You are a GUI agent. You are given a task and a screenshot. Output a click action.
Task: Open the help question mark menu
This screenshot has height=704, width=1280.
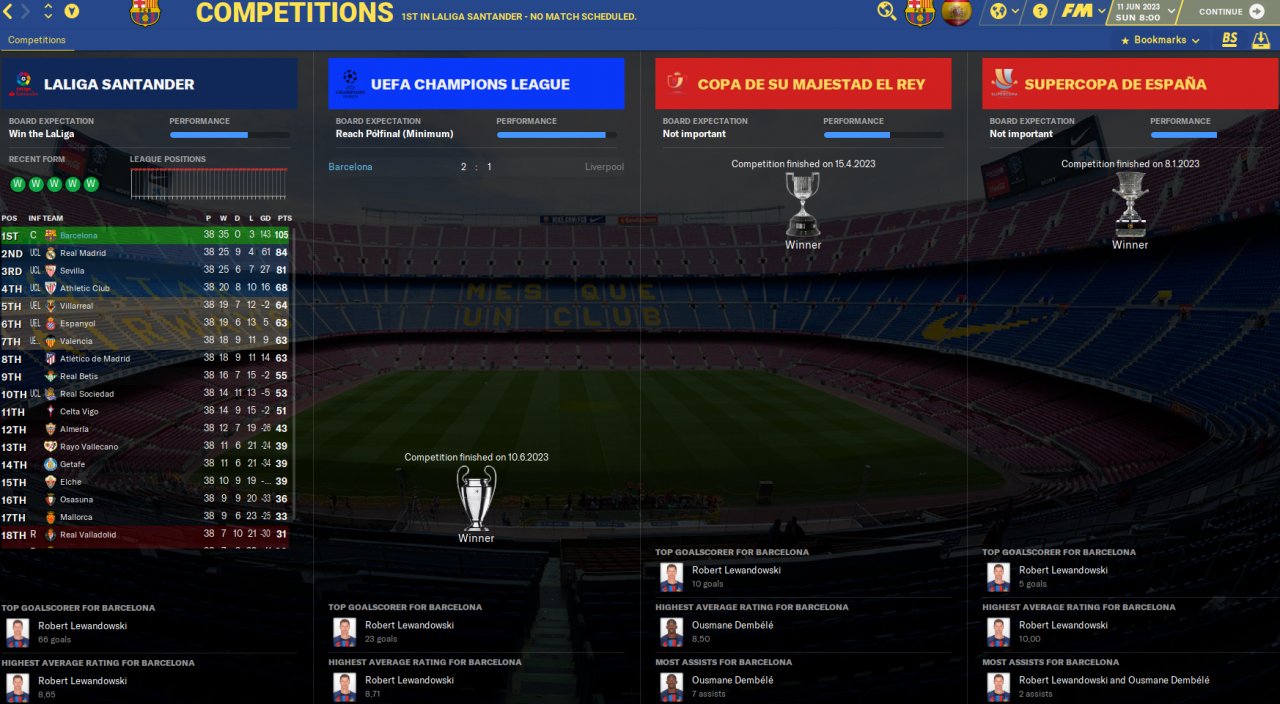click(1040, 12)
